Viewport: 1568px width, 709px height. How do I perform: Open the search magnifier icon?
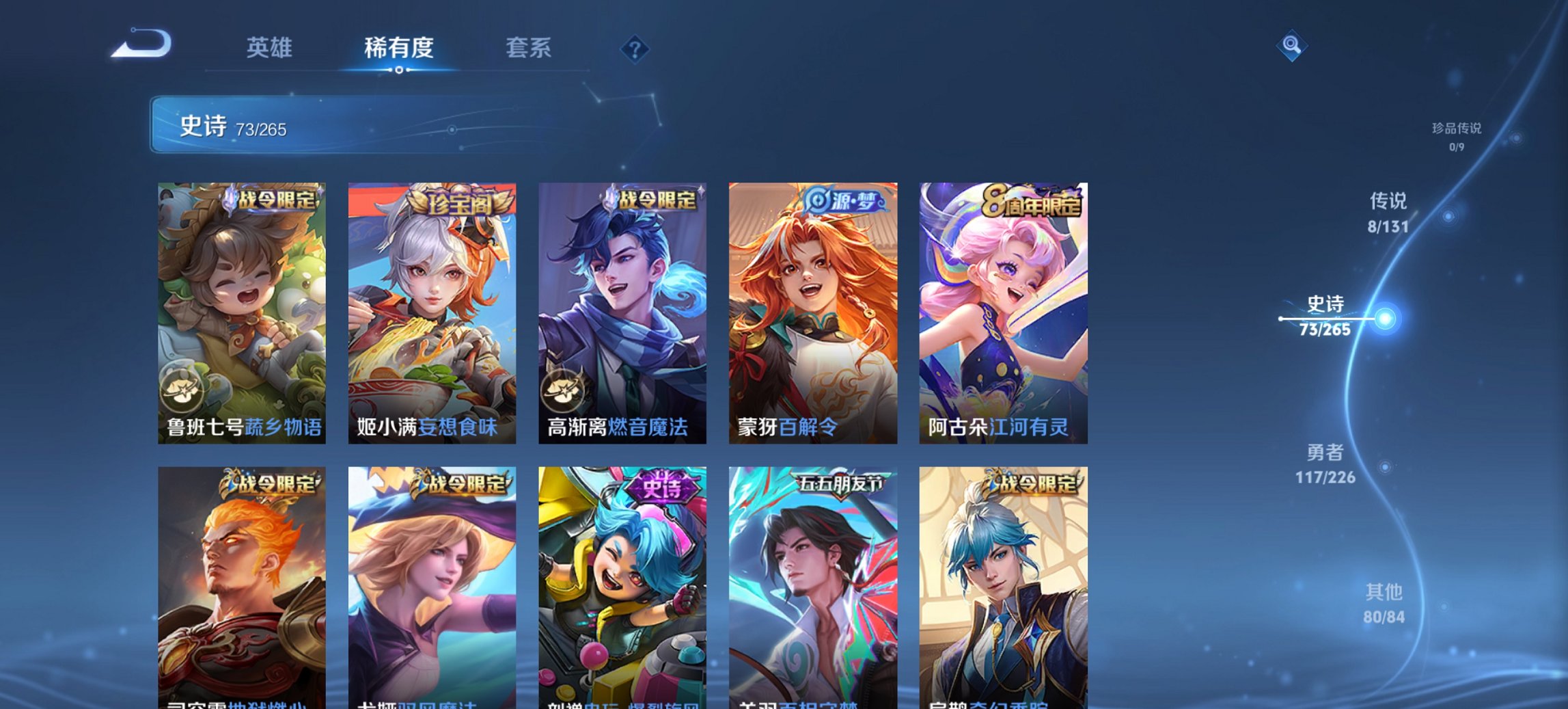point(1293,48)
